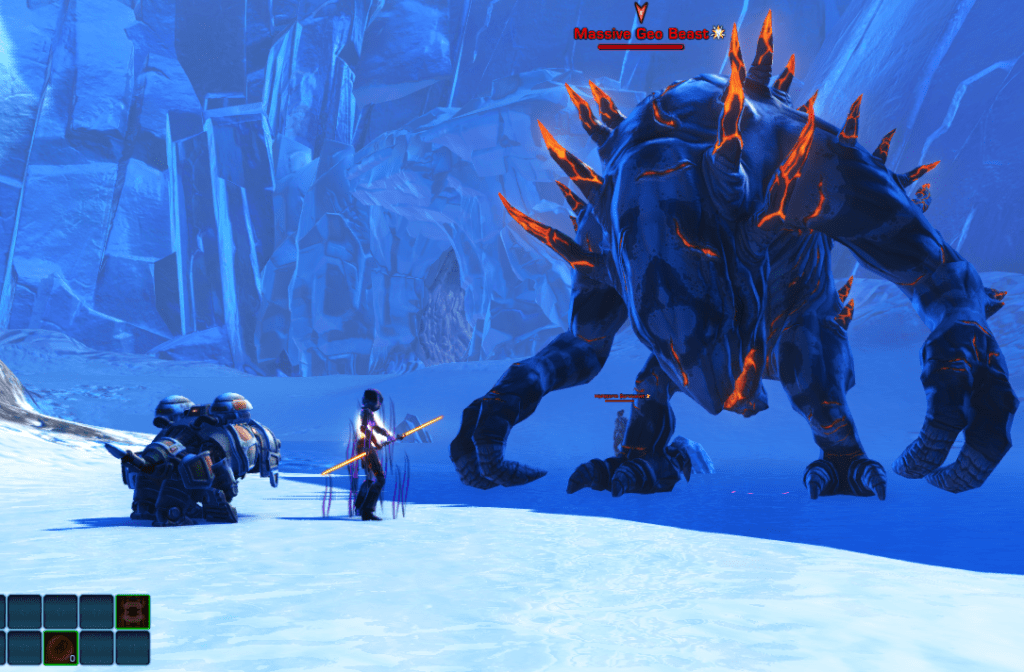Use the round medallion item showing count 0
This screenshot has height=672, width=1024.
pos(60,647)
